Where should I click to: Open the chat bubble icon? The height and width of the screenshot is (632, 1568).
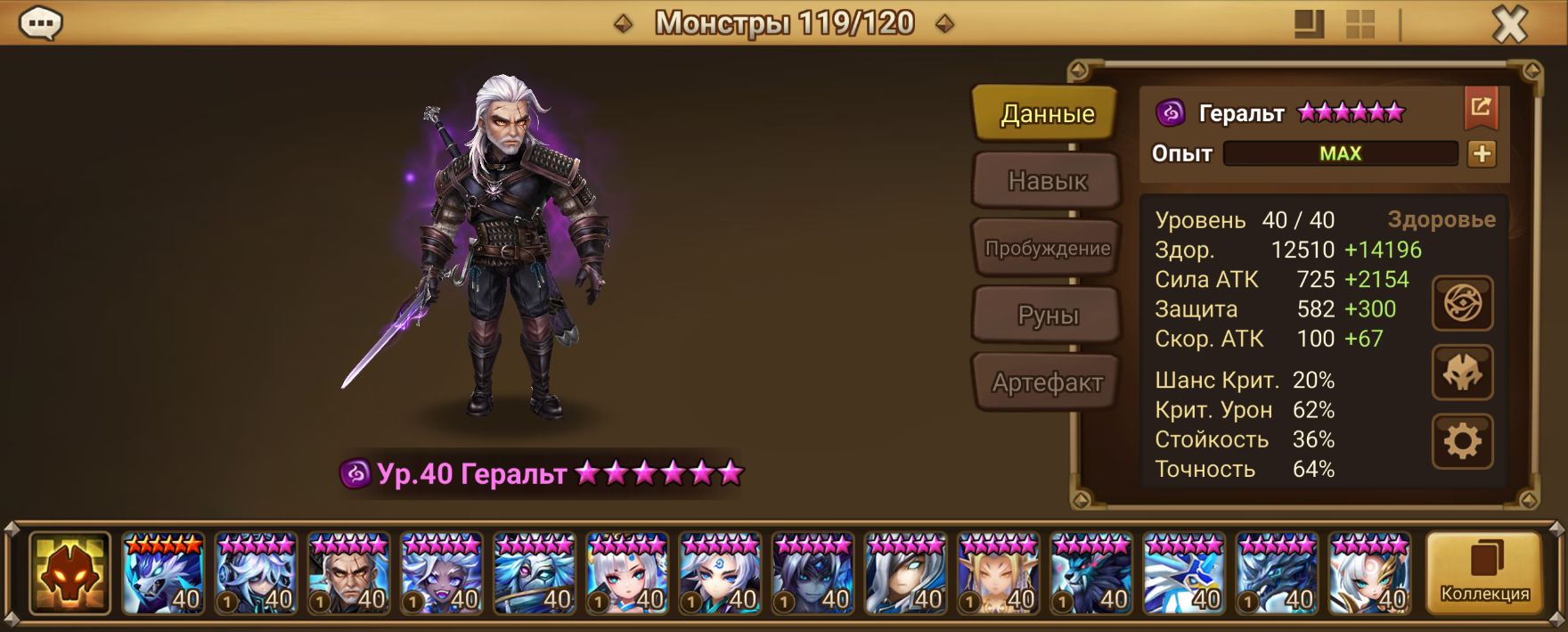(x=40, y=24)
